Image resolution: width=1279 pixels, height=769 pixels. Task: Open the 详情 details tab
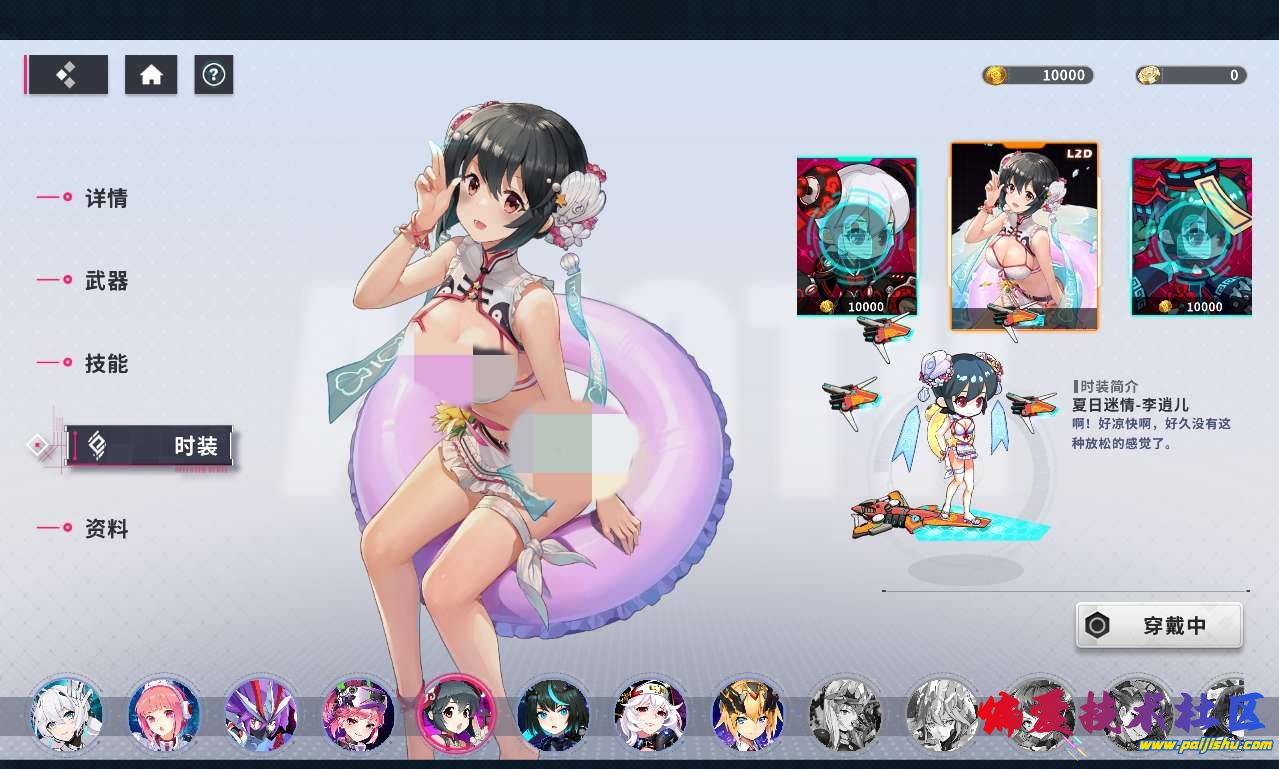pyautogui.click(x=105, y=198)
